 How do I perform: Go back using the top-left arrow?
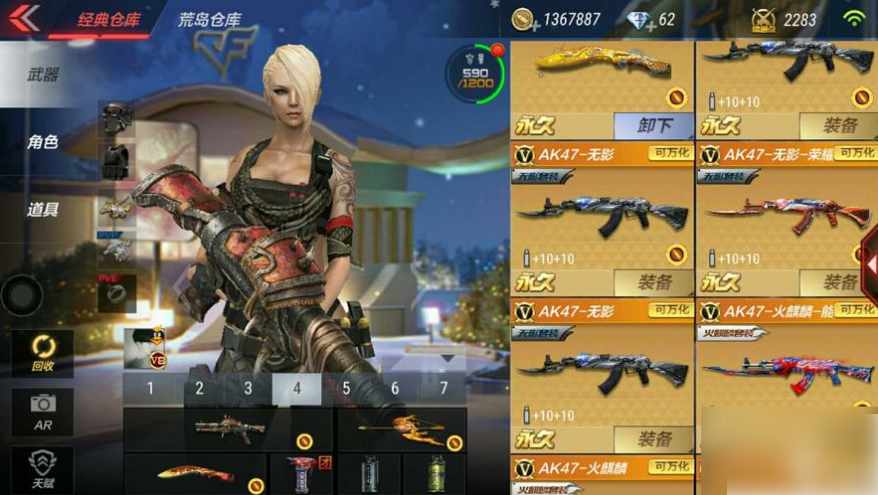[23, 18]
